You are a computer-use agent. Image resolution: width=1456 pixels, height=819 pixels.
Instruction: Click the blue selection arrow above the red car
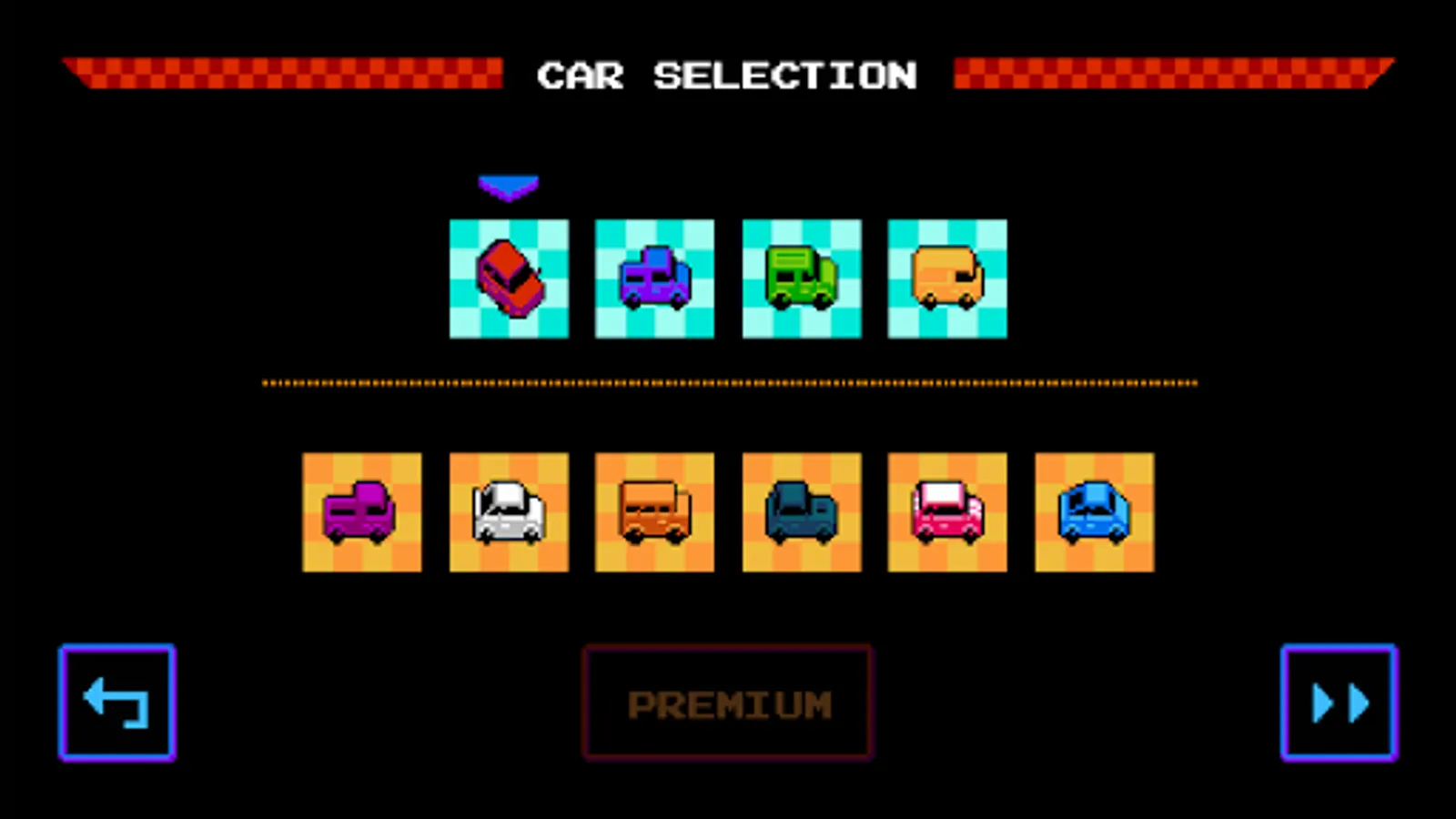pyautogui.click(x=509, y=186)
